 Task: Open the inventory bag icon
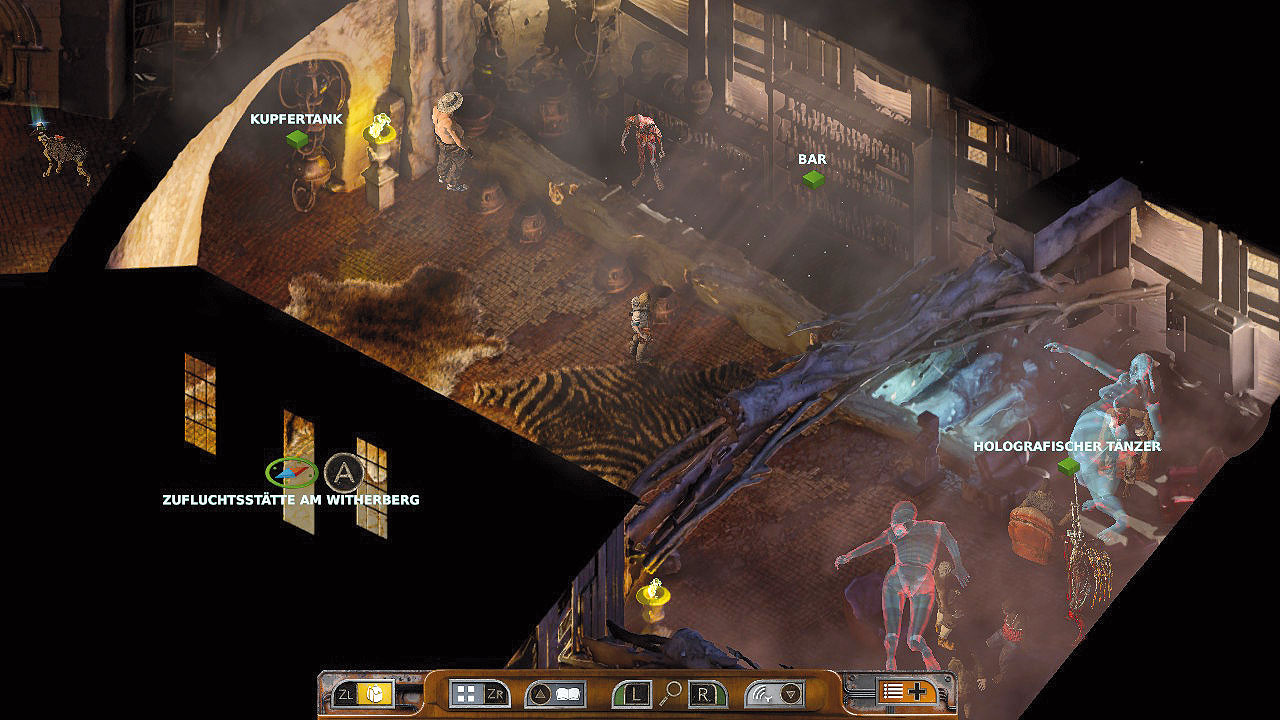tap(377, 694)
